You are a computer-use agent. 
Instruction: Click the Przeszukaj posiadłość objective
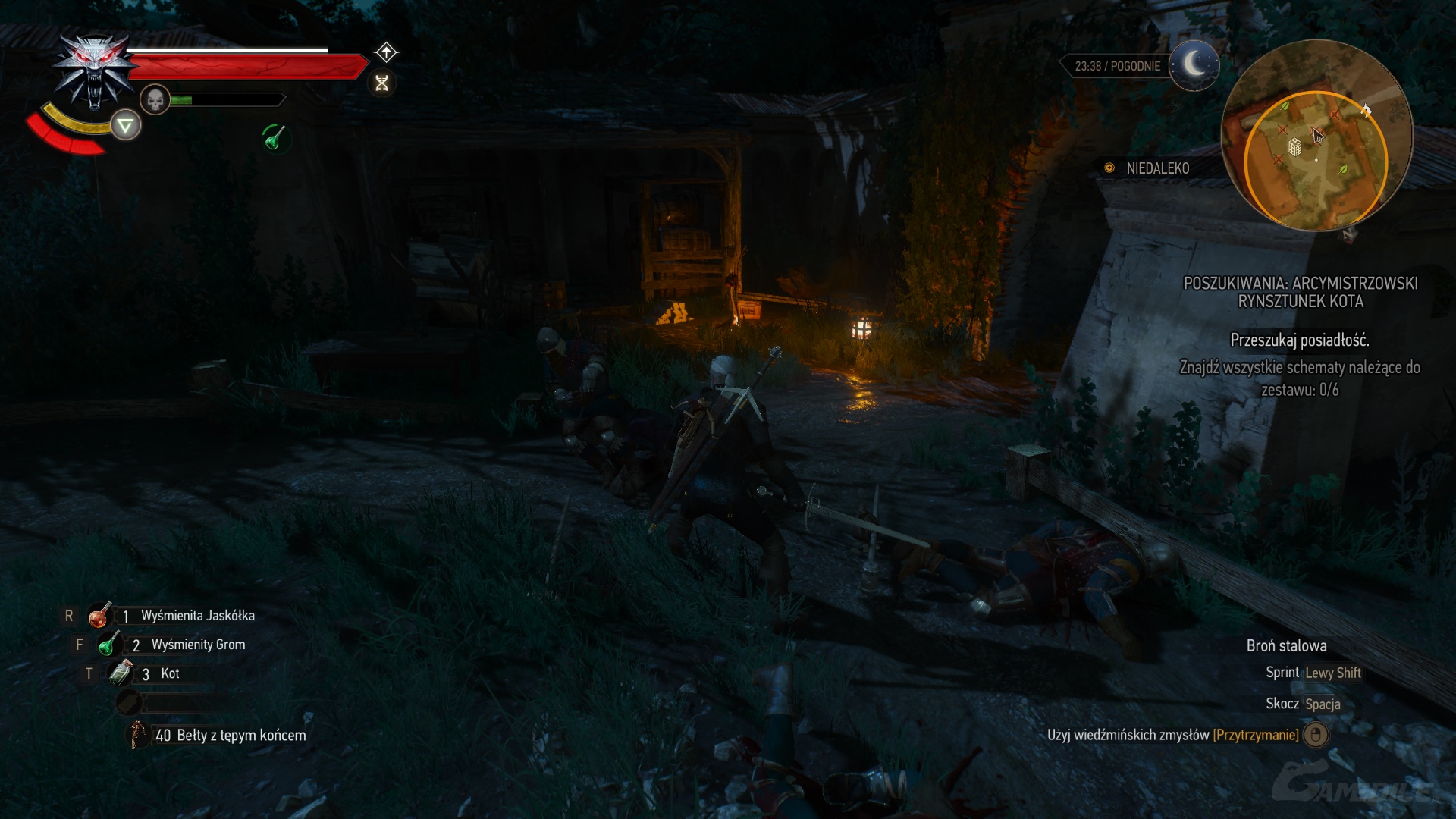1299,340
